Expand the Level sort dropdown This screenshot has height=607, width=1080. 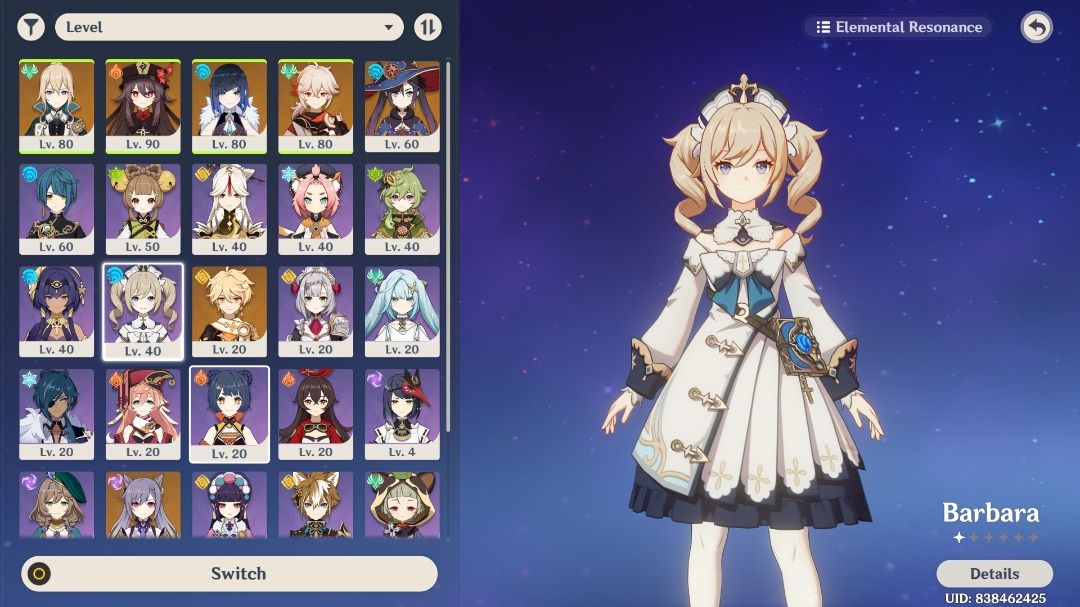tap(229, 27)
